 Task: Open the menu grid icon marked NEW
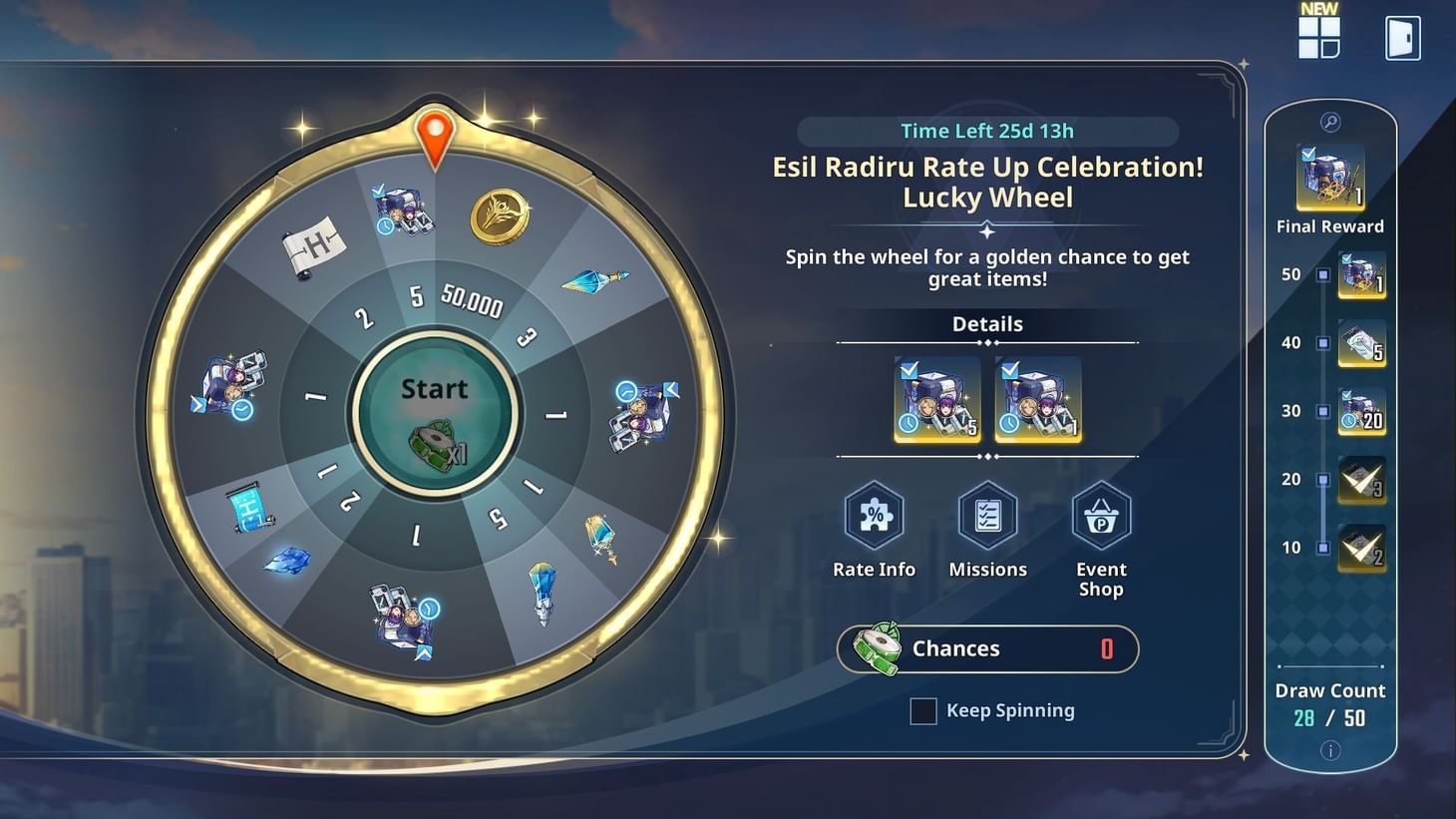(1318, 39)
